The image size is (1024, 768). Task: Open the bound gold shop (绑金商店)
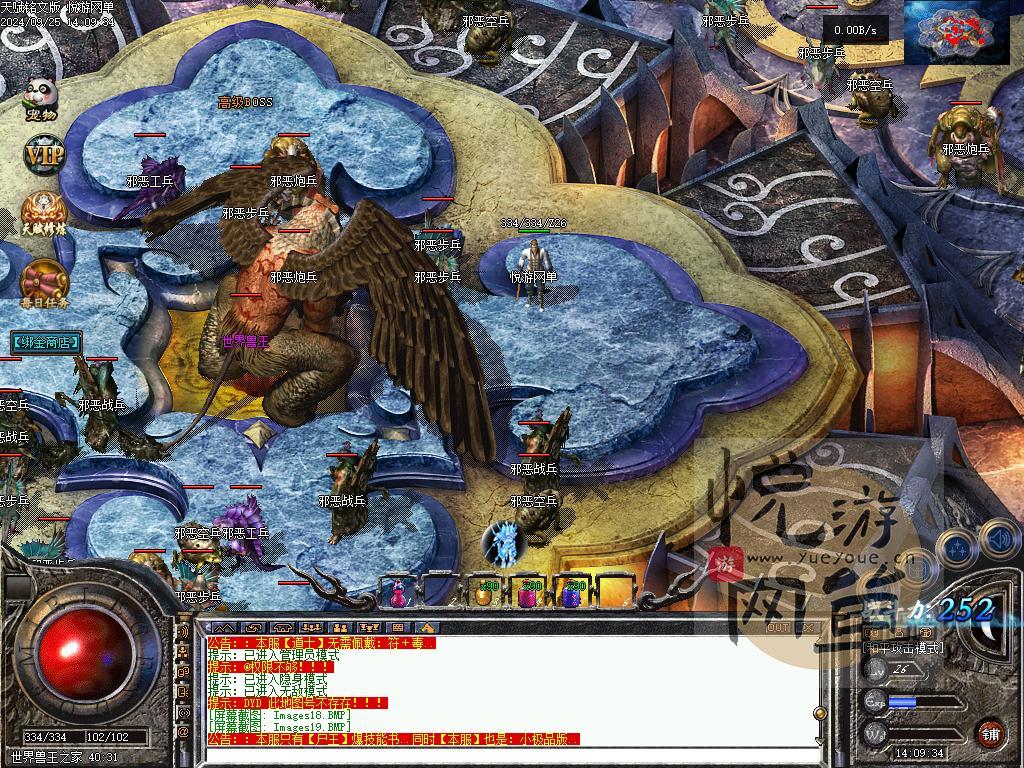(x=46, y=343)
